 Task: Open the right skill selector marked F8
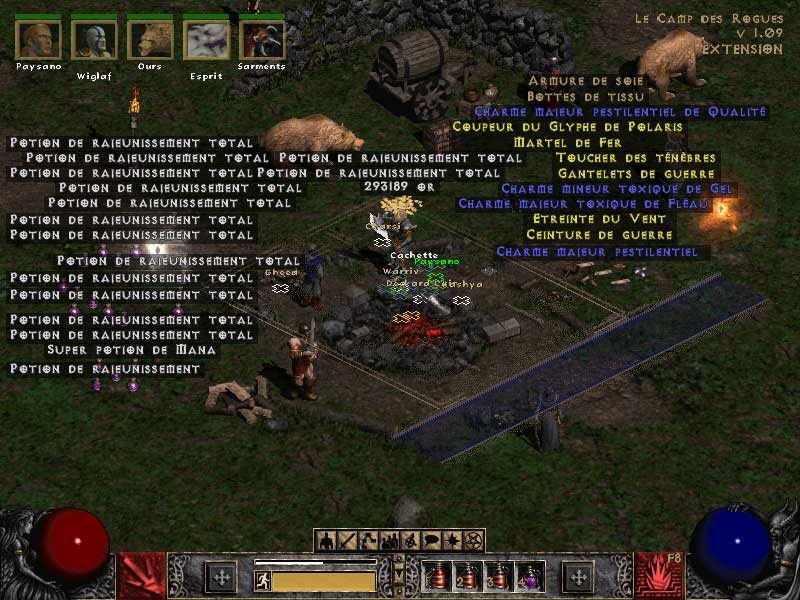(658, 576)
